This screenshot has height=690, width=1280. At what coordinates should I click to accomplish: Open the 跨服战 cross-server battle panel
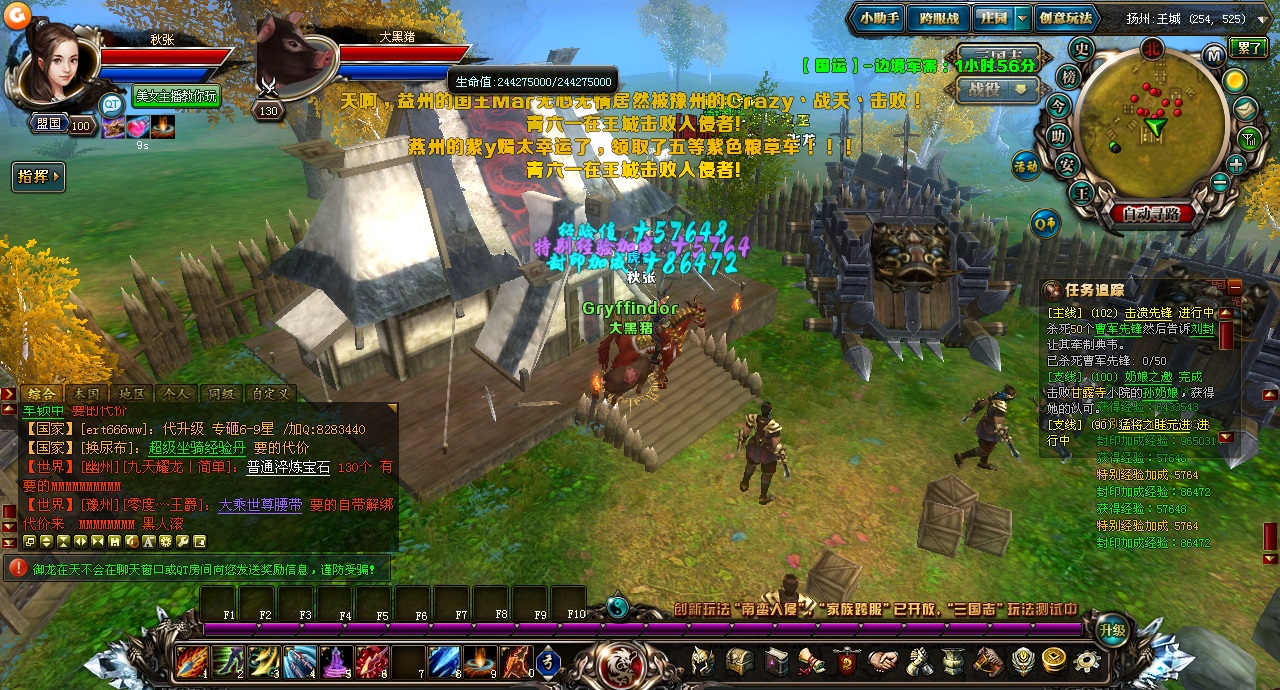pyautogui.click(x=938, y=18)
